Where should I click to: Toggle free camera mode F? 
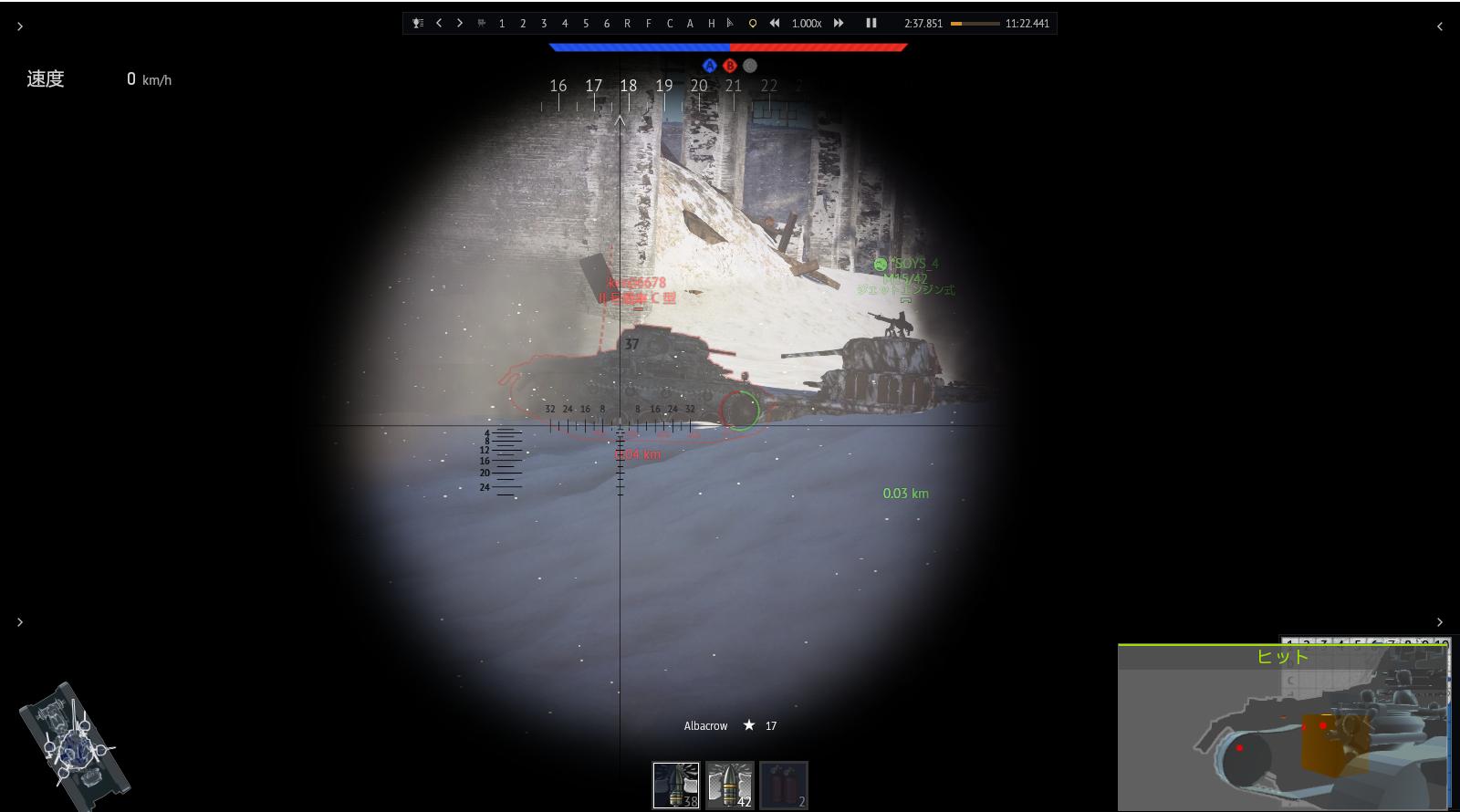648,22
